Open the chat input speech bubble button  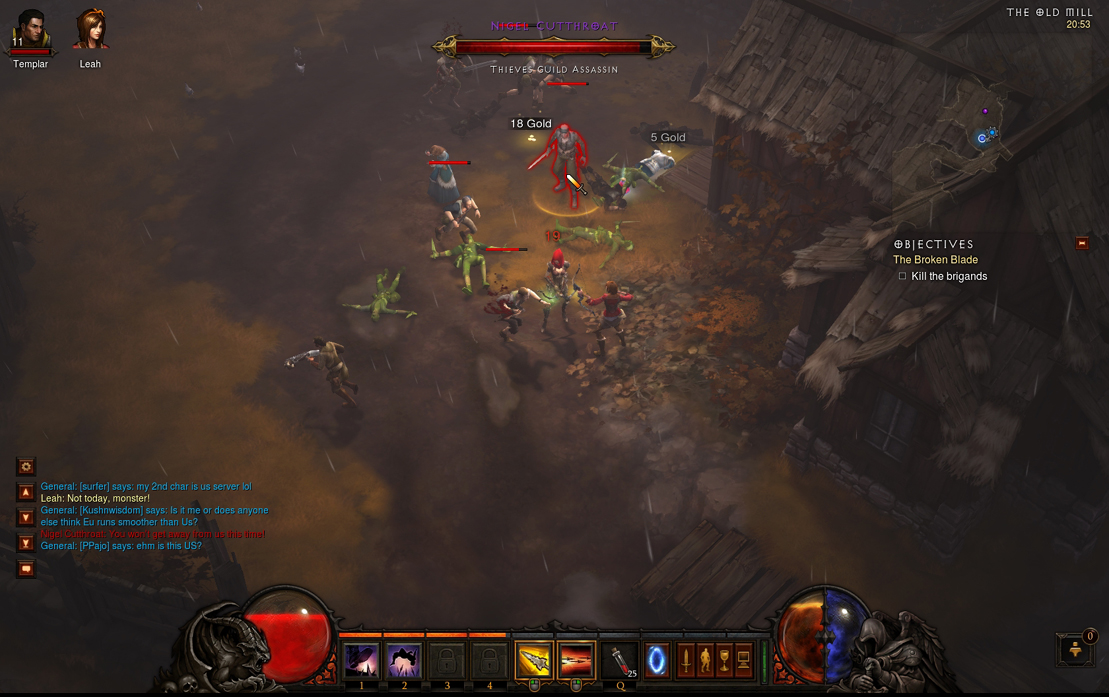(x=26, y=568)
